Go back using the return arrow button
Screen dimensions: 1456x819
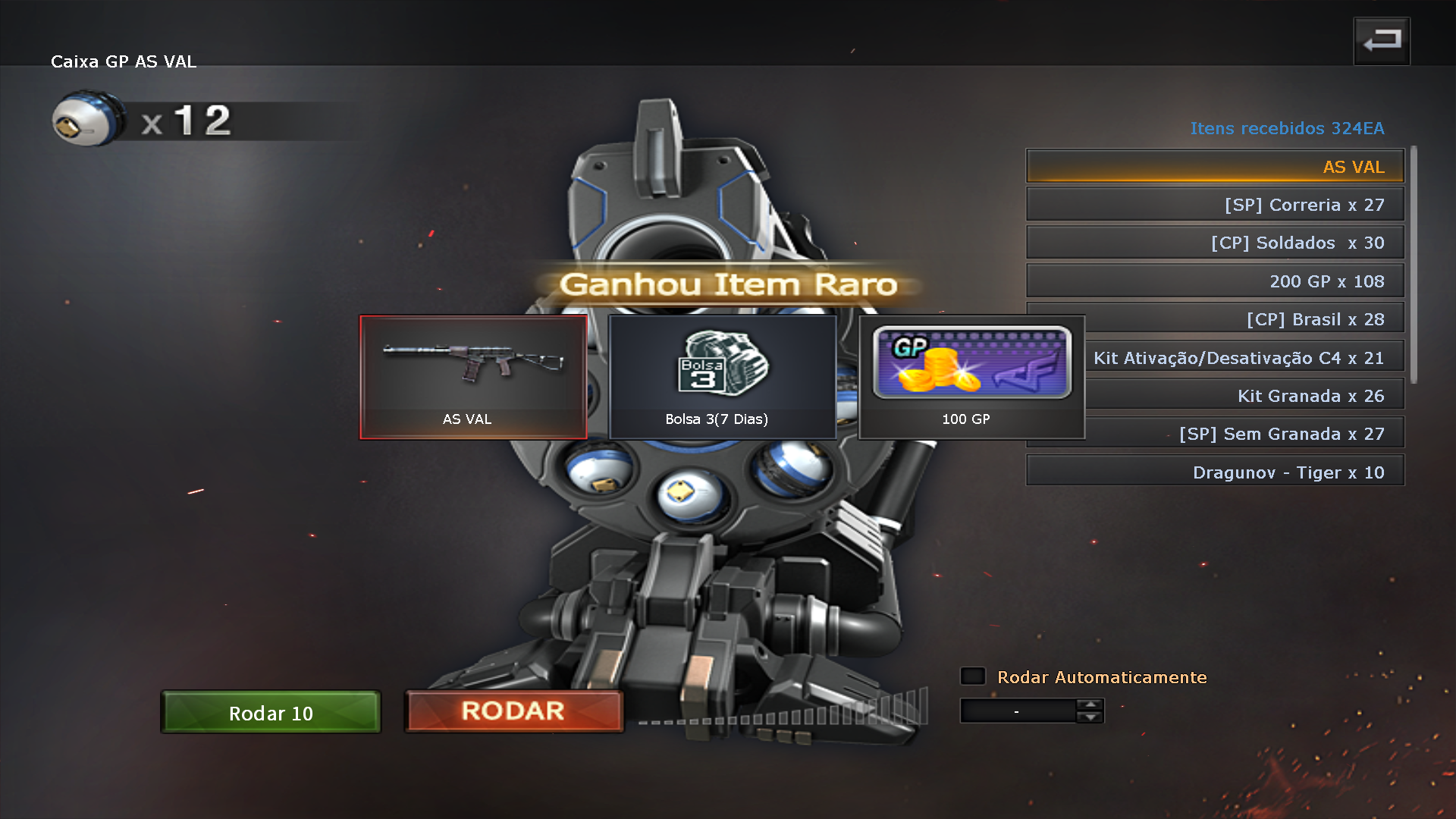pyautogui.click(x=1382, y=41)
